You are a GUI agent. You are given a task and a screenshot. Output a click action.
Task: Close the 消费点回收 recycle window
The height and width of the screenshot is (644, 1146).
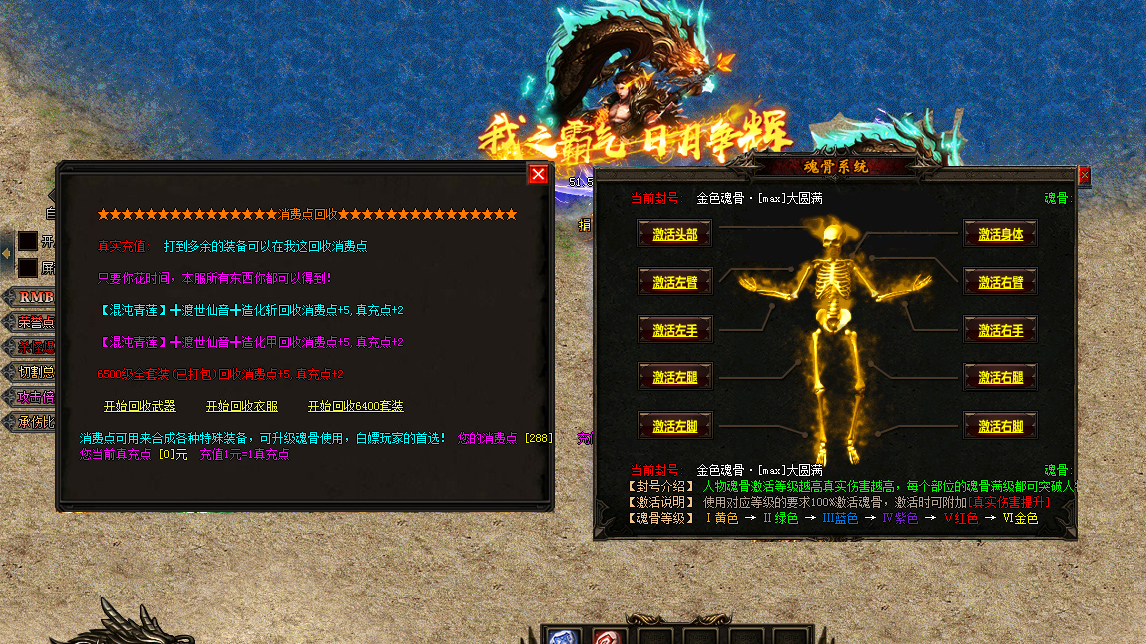pyautogui.click(x=538, y=174)
